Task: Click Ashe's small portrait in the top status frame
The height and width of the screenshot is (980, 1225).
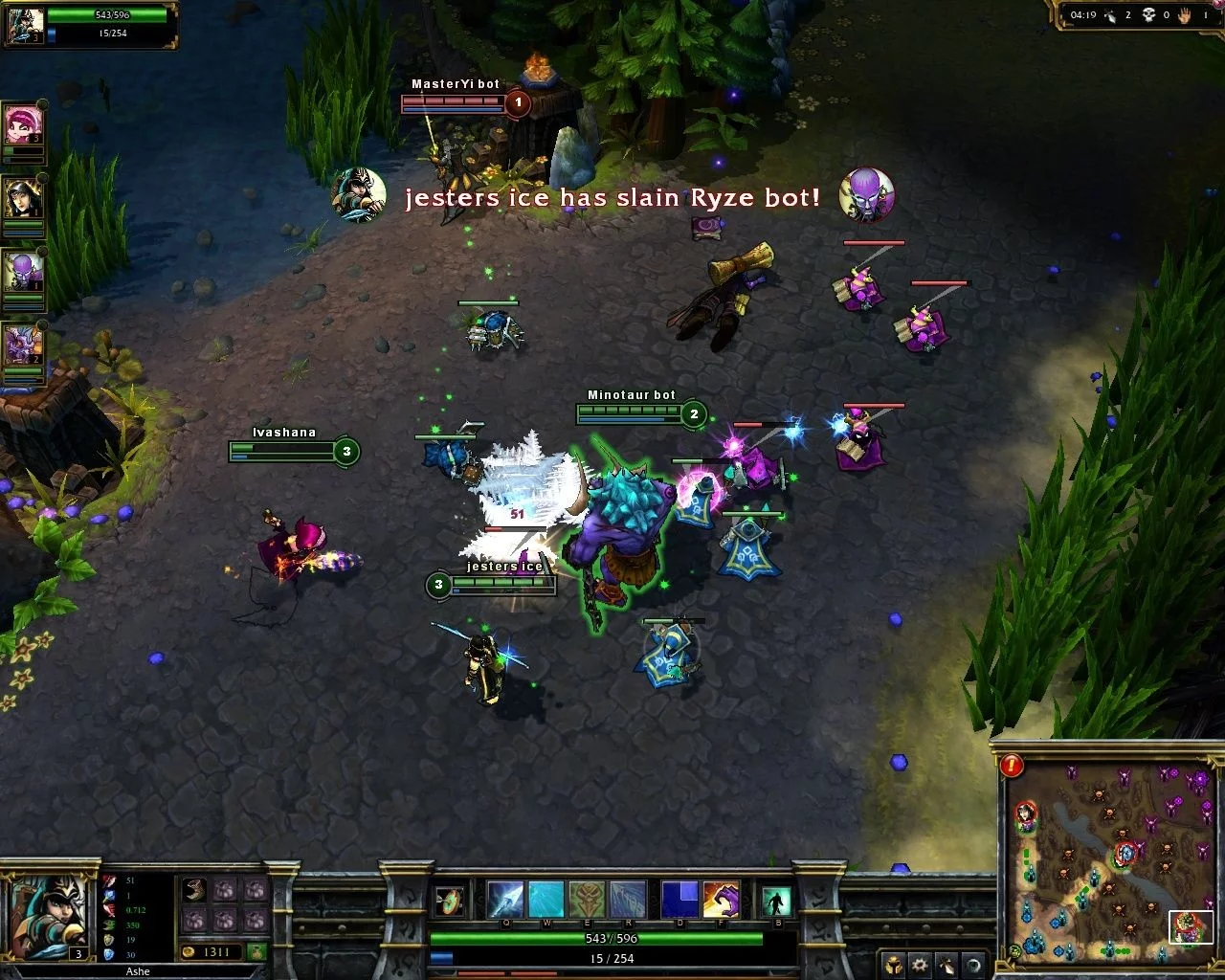Action: [x=25, y=25]
